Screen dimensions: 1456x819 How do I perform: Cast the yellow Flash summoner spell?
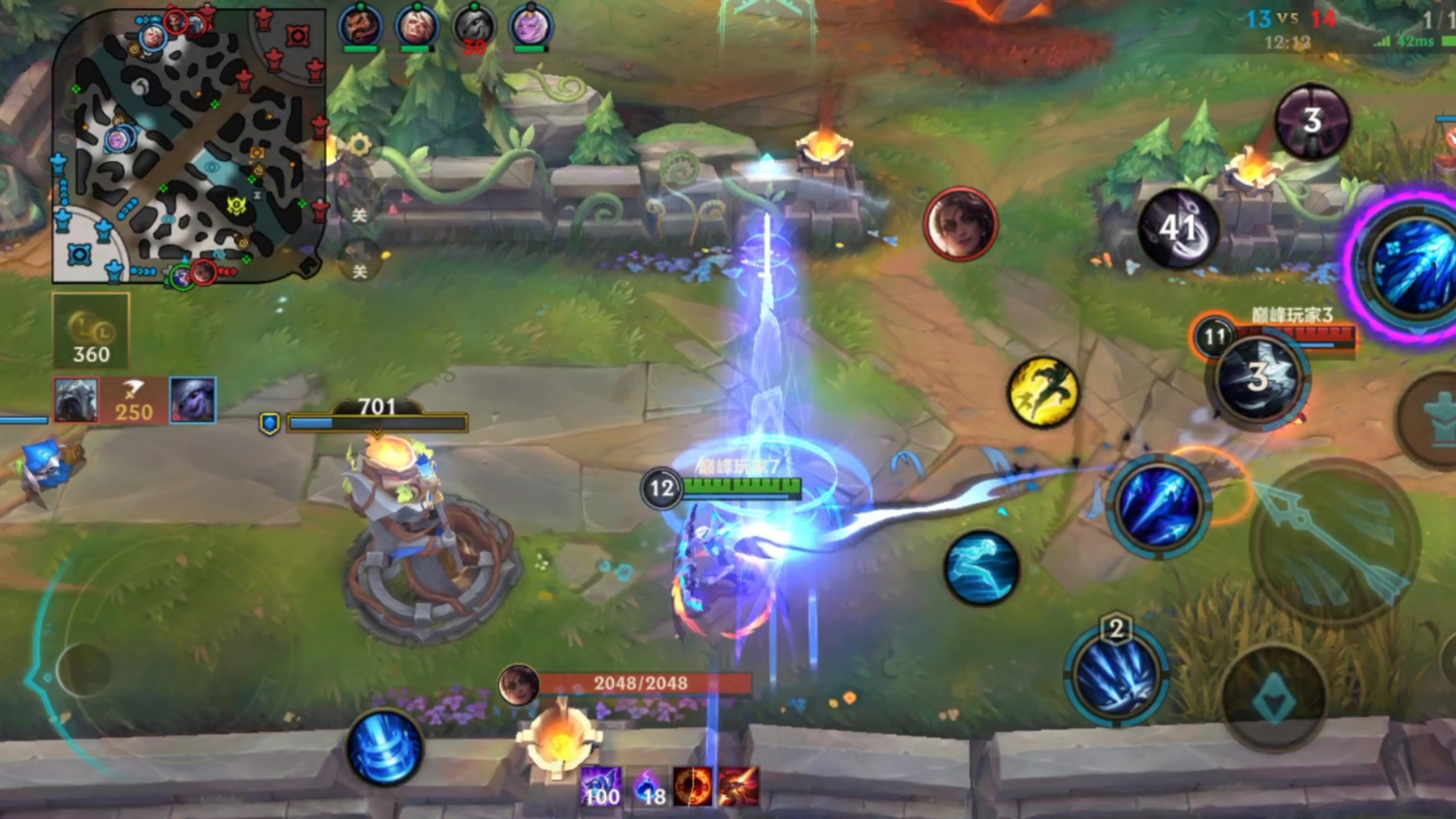click(1043, 392)
